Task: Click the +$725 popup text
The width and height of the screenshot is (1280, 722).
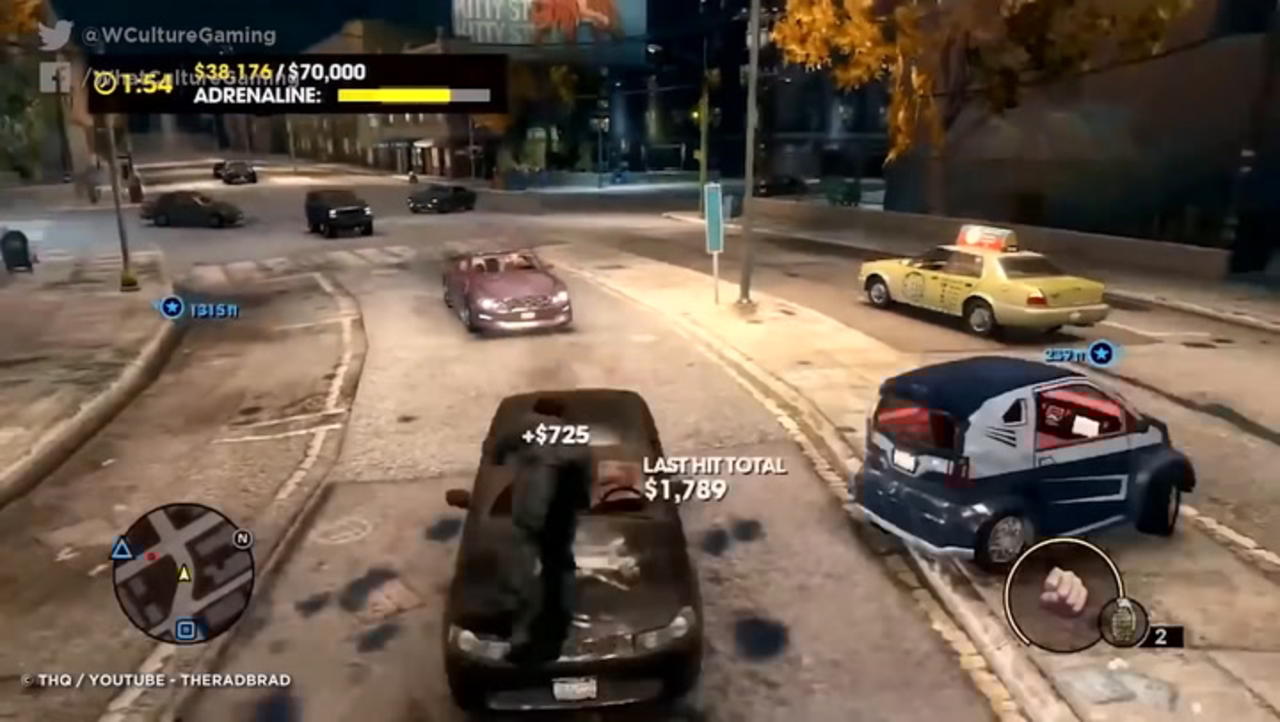Action: [x=556, y=434]
